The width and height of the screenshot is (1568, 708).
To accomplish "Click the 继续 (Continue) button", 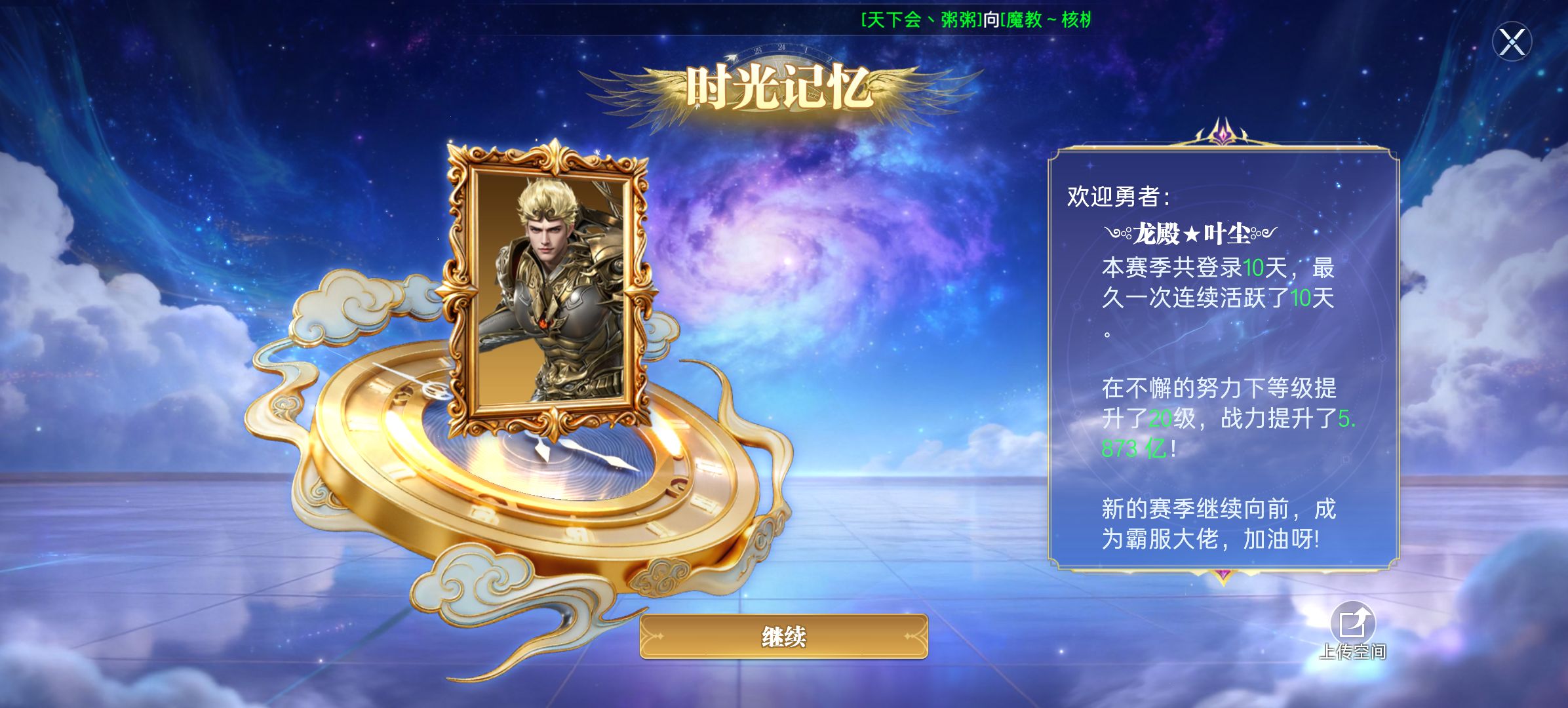I will point(783,637).
